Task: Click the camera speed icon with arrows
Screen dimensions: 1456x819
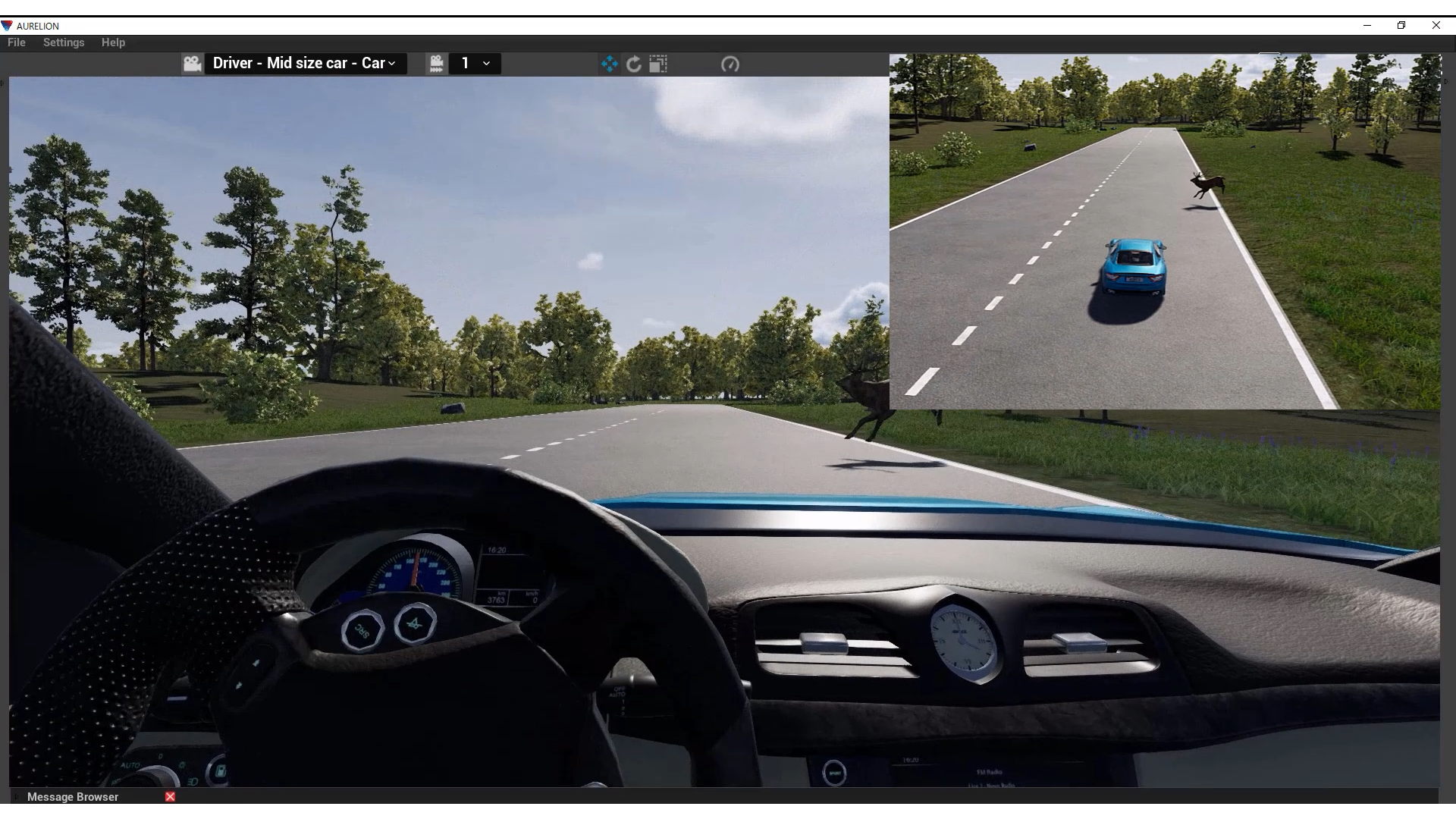Action: (436, 64)
